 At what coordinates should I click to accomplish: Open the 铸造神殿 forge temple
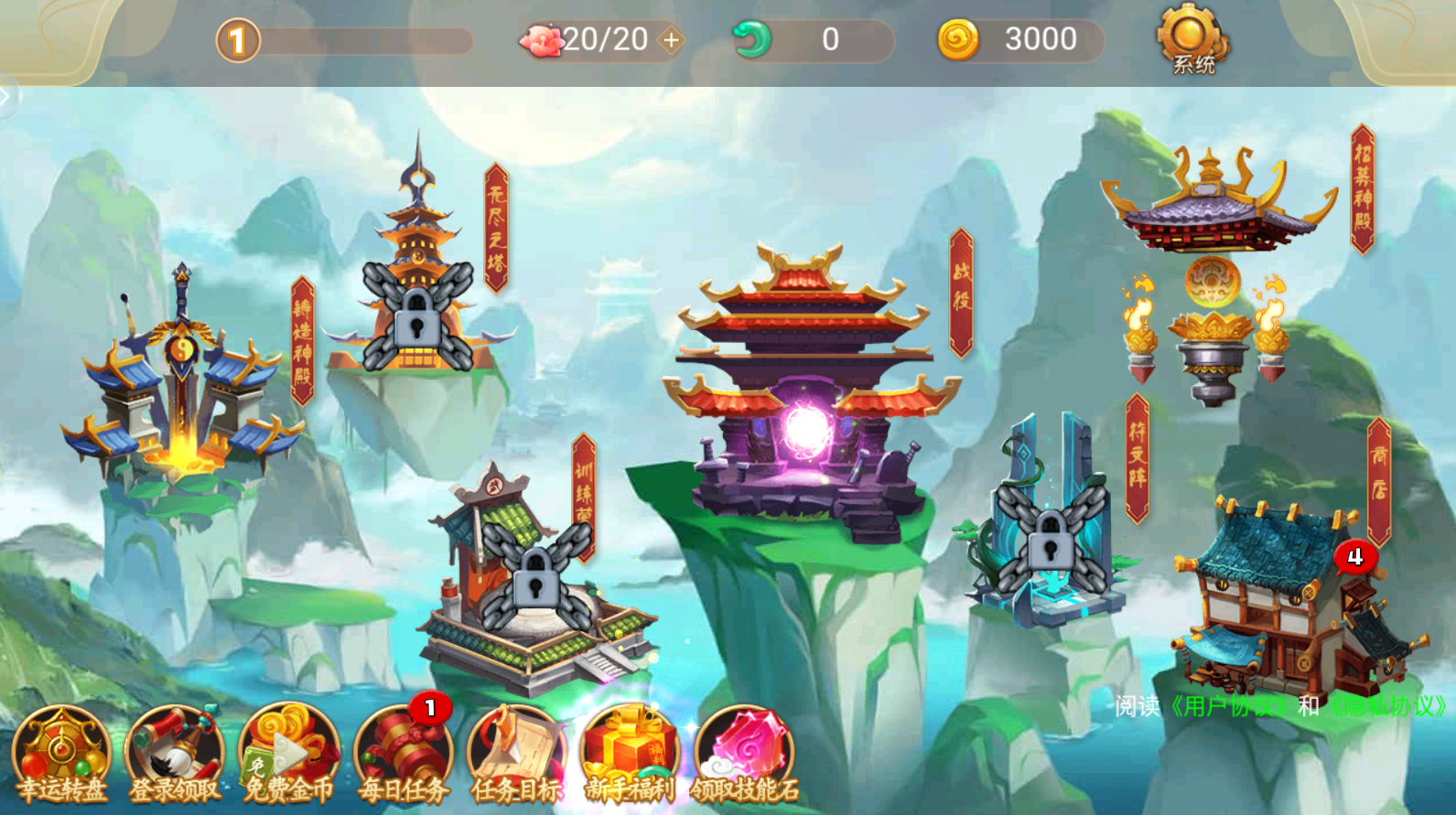point(181,384)
